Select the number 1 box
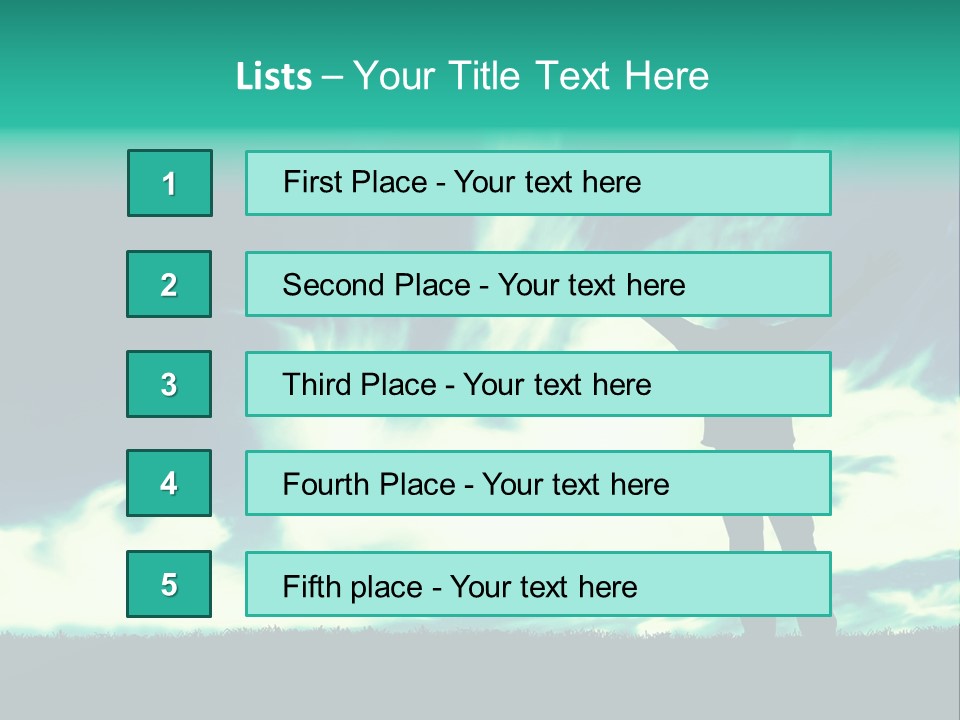The height and width of the screenshot is (720, 960). pyautogui.click(x=170, y=183)
